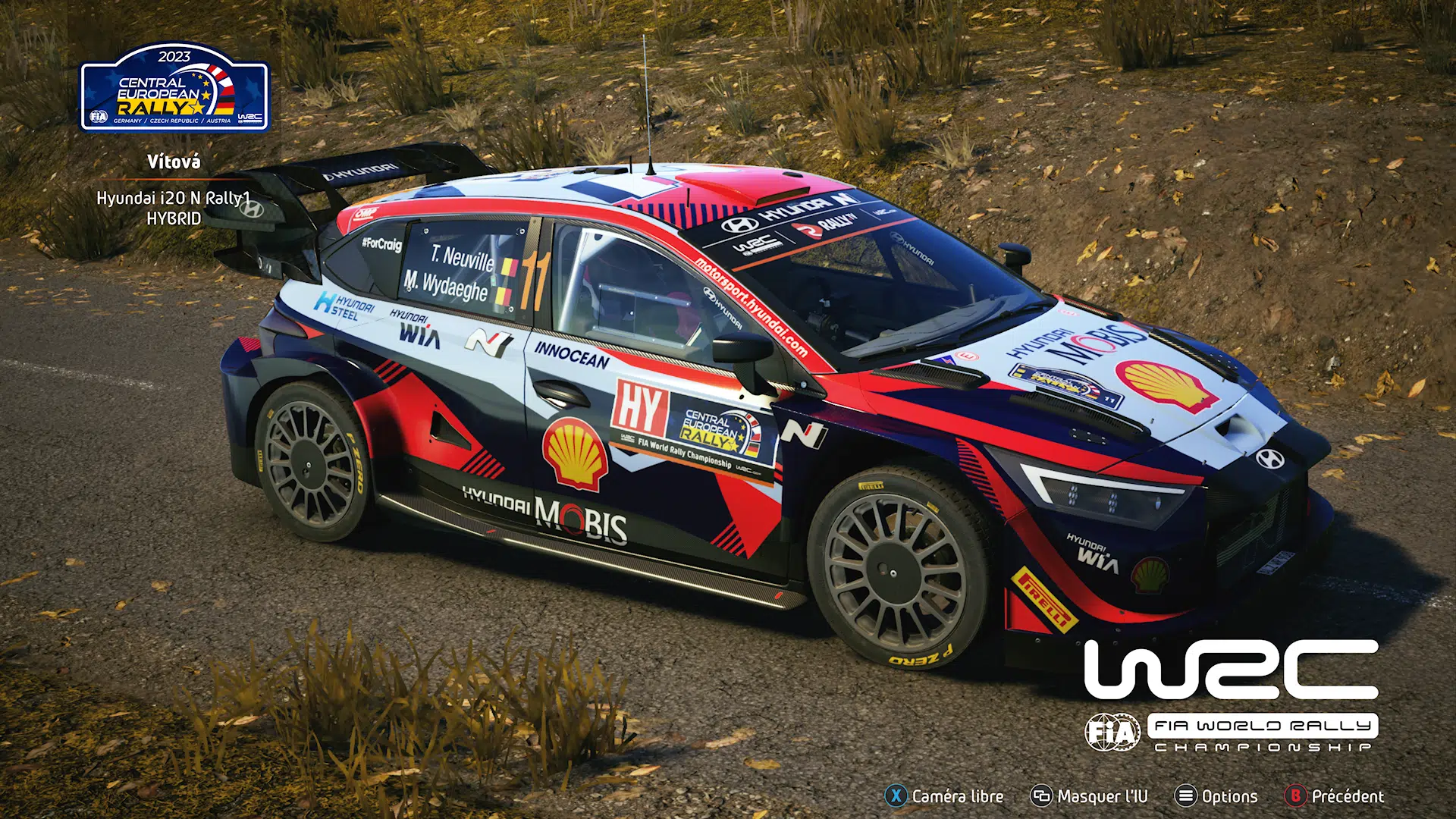Click the circular Options menu icon
The width and height of the screenshot is (1456, 819).
(x=1185, y=796)
